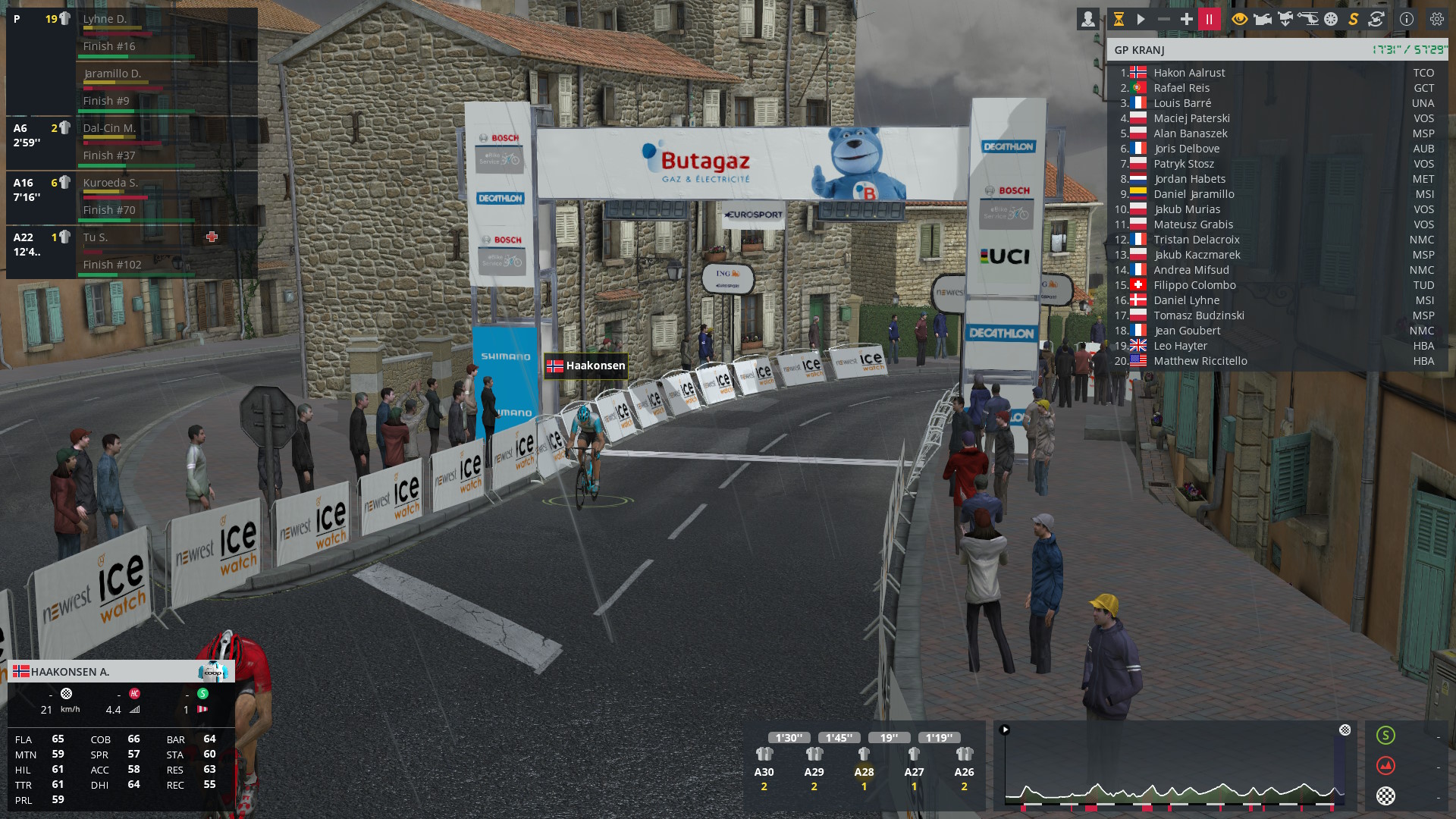Open the rider profile silhouette icon
The height and width of the screenshot is (819, 1456).
[1087, 20]
